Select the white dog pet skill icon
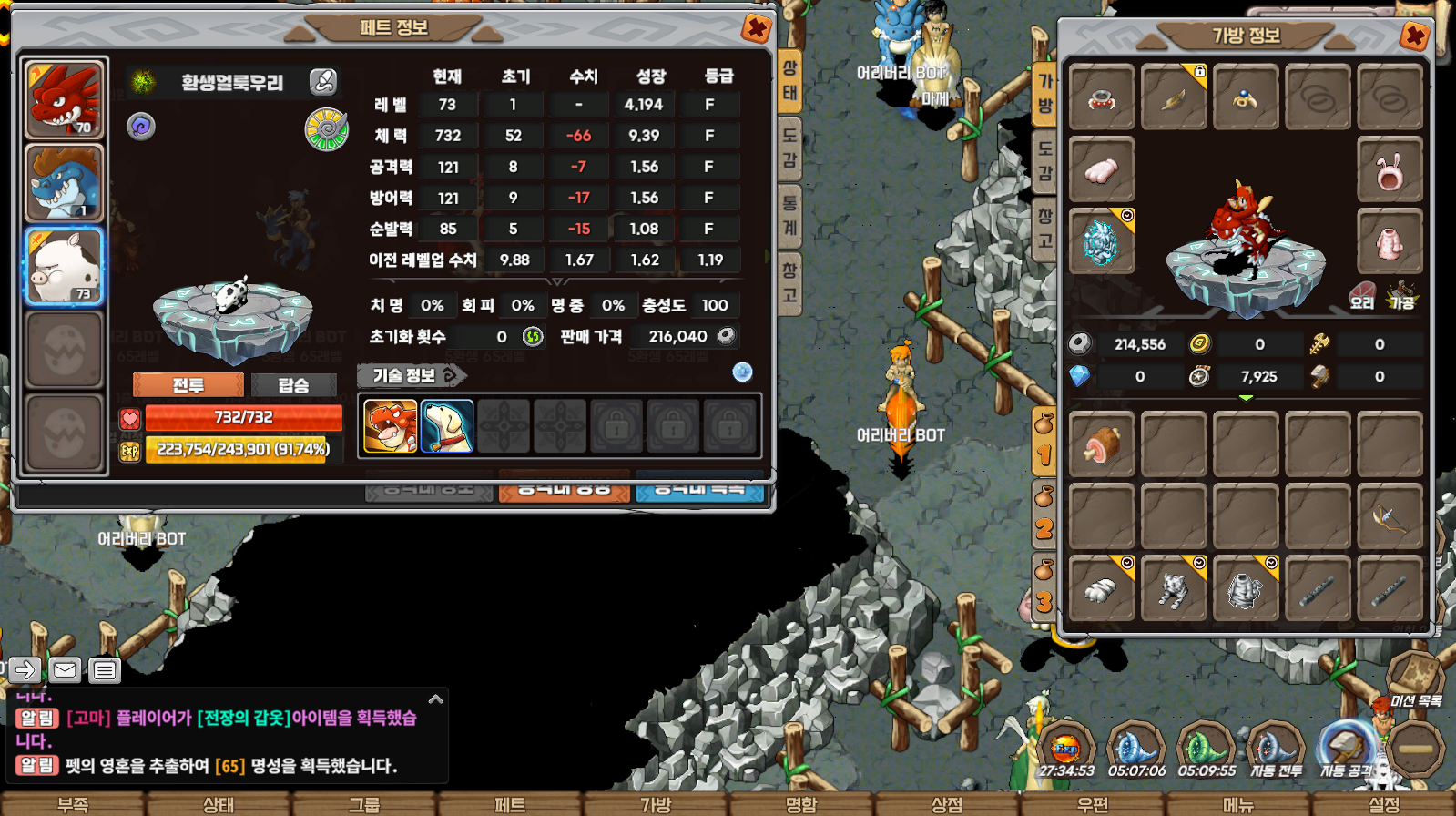This screenshot has height=816, width=1456. (447, 426)
